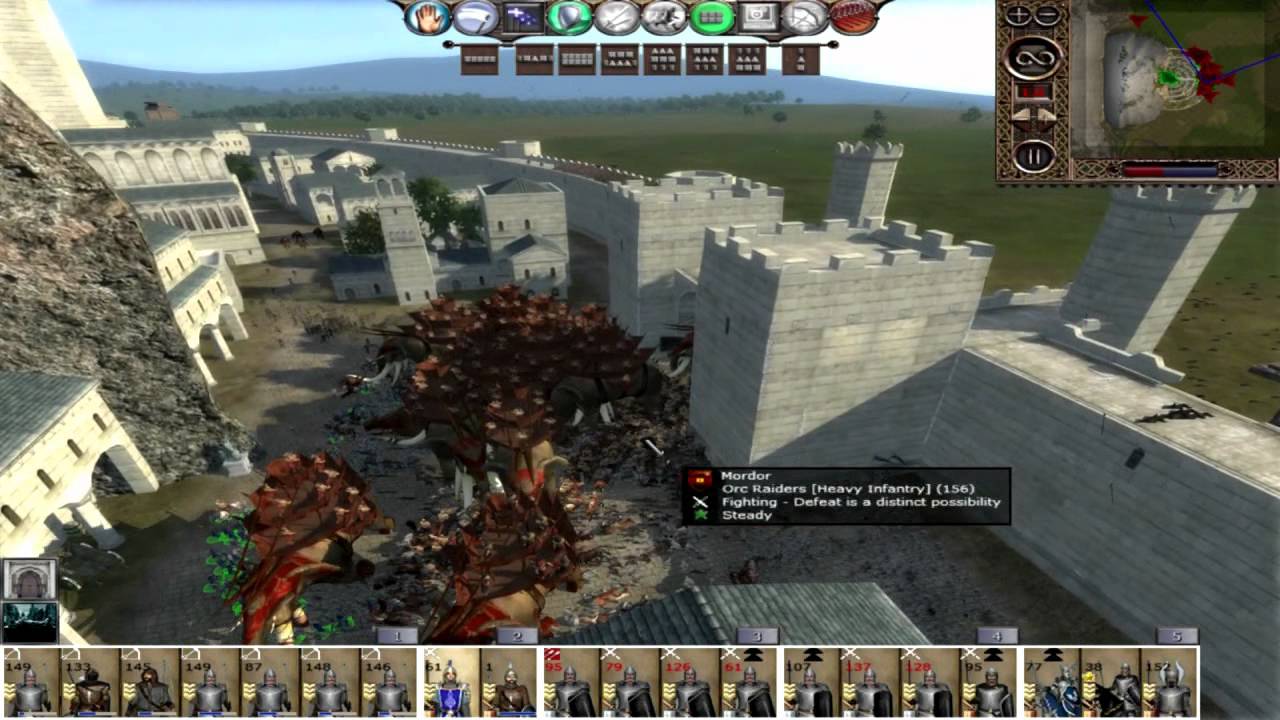Open the gate portrait button at left
This screenshot has height=720, width=1280.
(29, 579)
